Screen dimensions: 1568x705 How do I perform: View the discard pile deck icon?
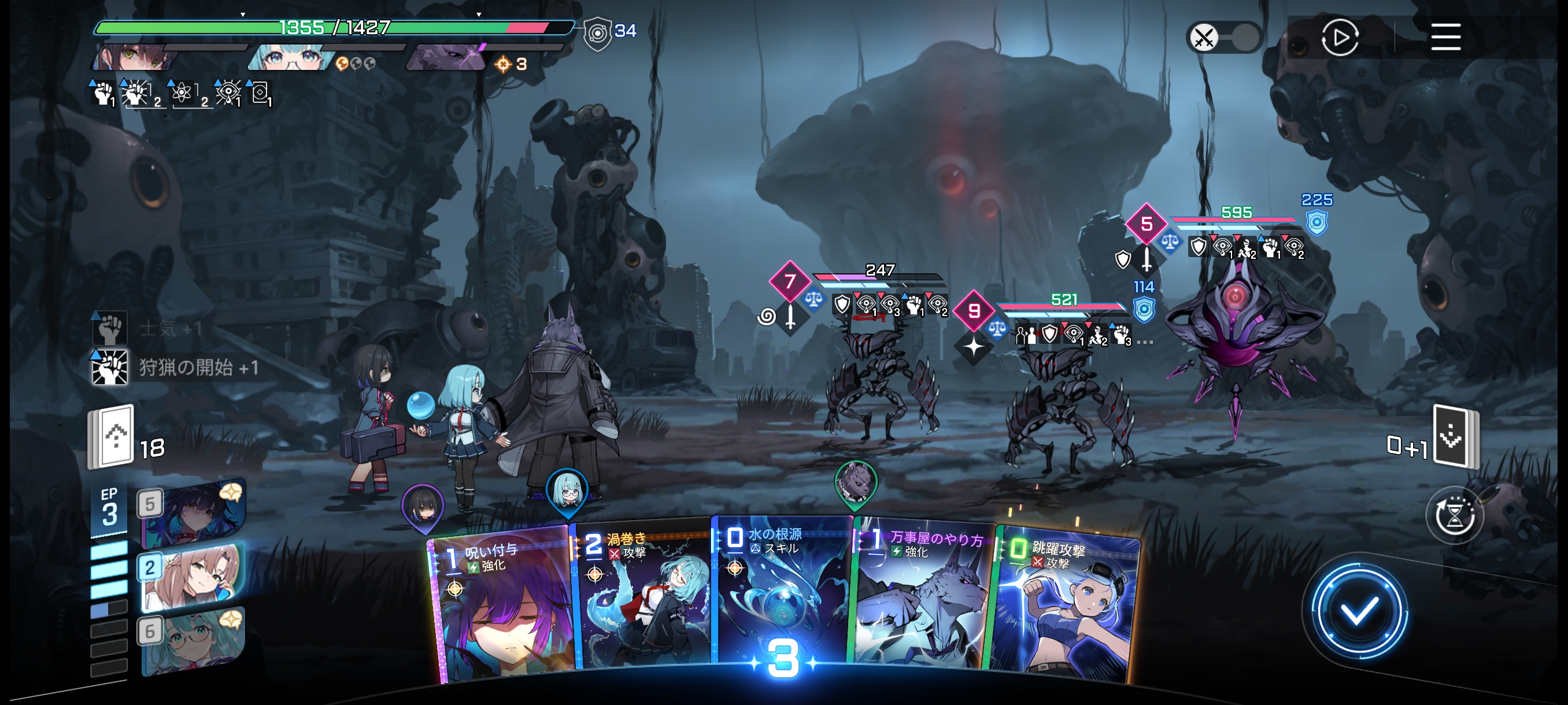click(1454, 436)
